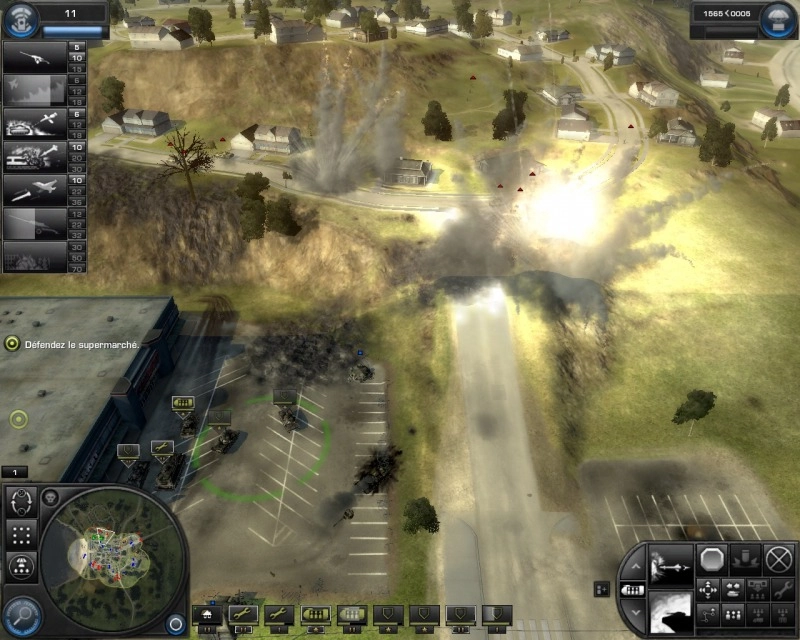Click the rotating arrows camera button
The height and width of the screenshot is (640, 800).
(x=21, y=502)
